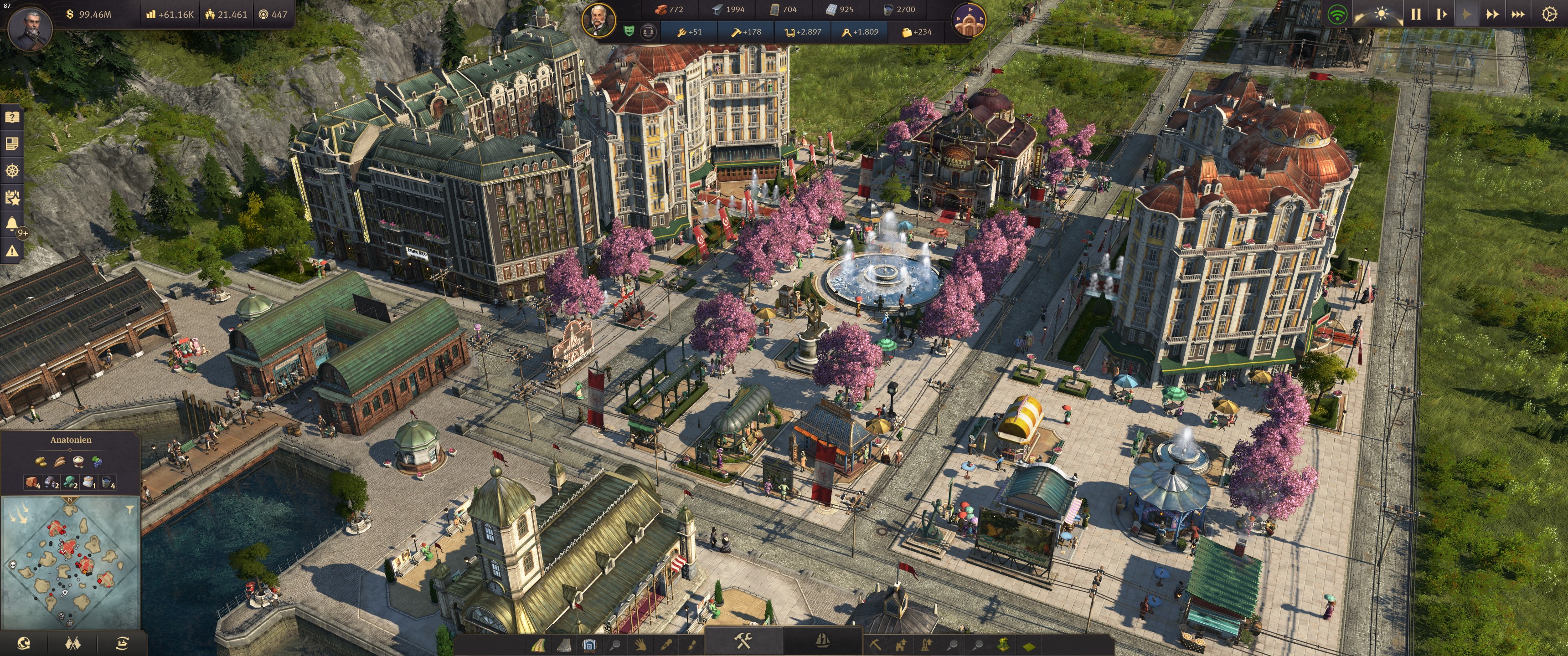The height and width of the screenshot is (656, 1568).
Task: Switch to the hammer and wrench build tab
Action: coord(743,641)
